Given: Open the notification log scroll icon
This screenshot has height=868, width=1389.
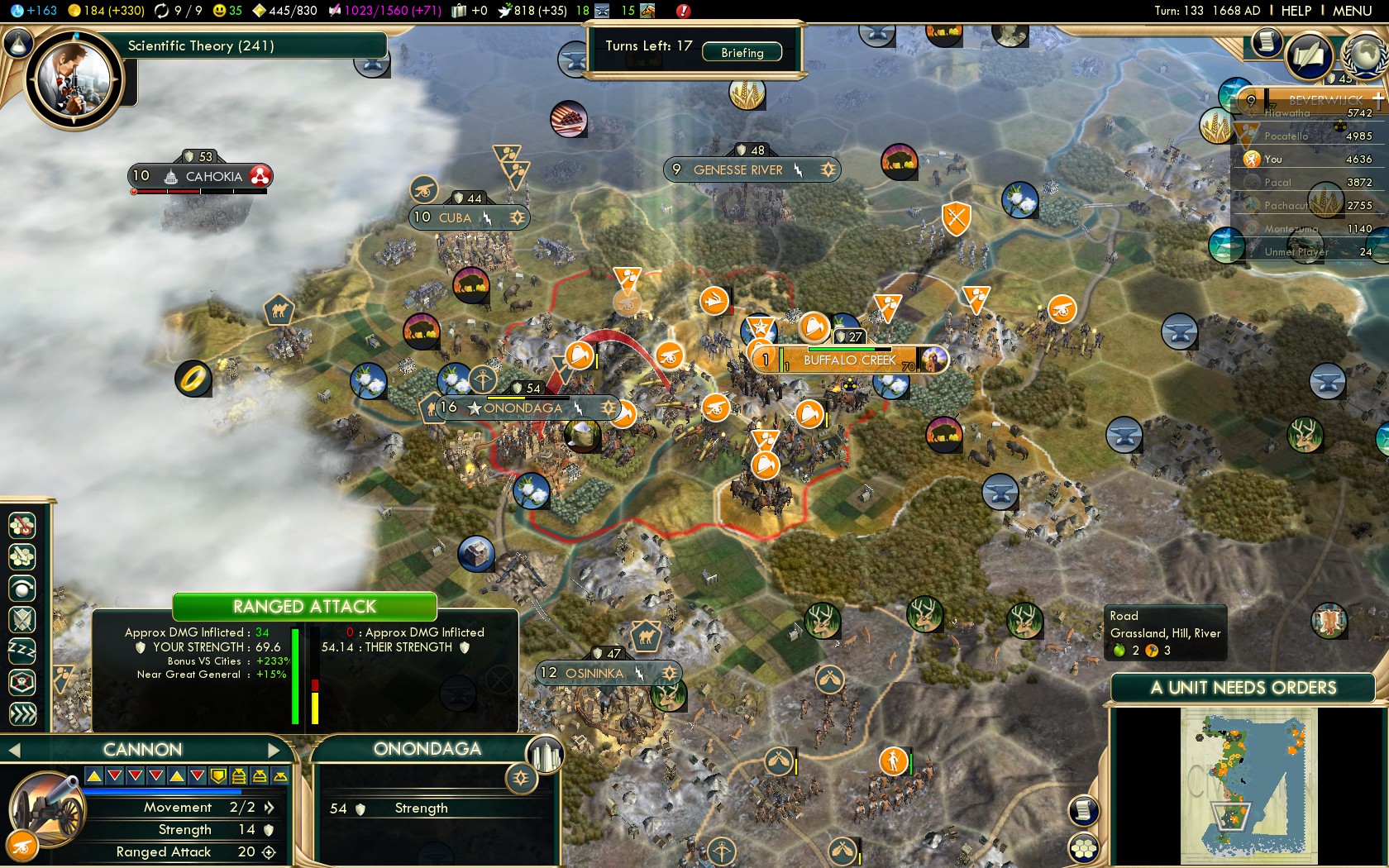Looking at the screenshot, I should coord(1266,41).
